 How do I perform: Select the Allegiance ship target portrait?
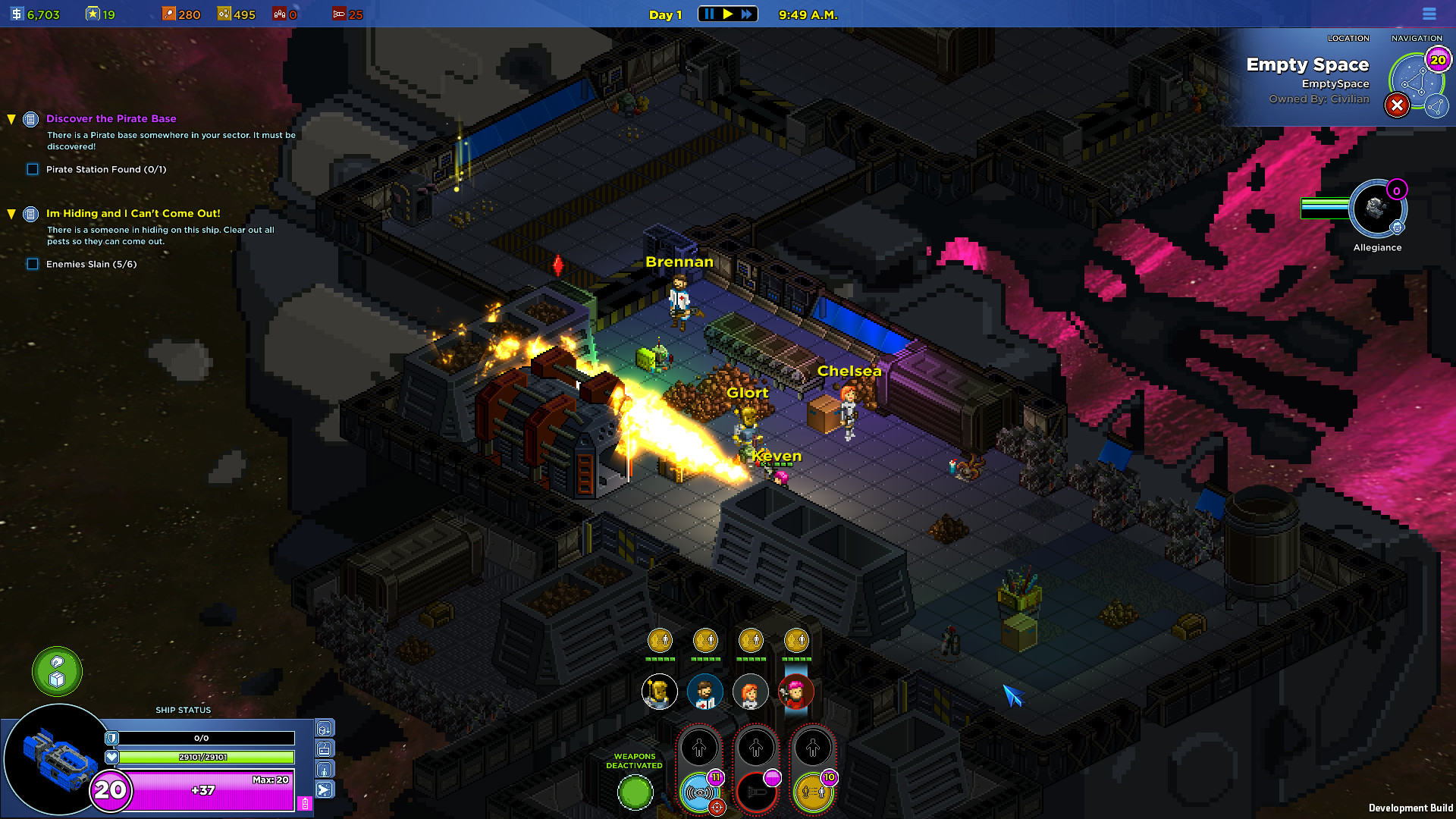click(x=1376, y=209)
